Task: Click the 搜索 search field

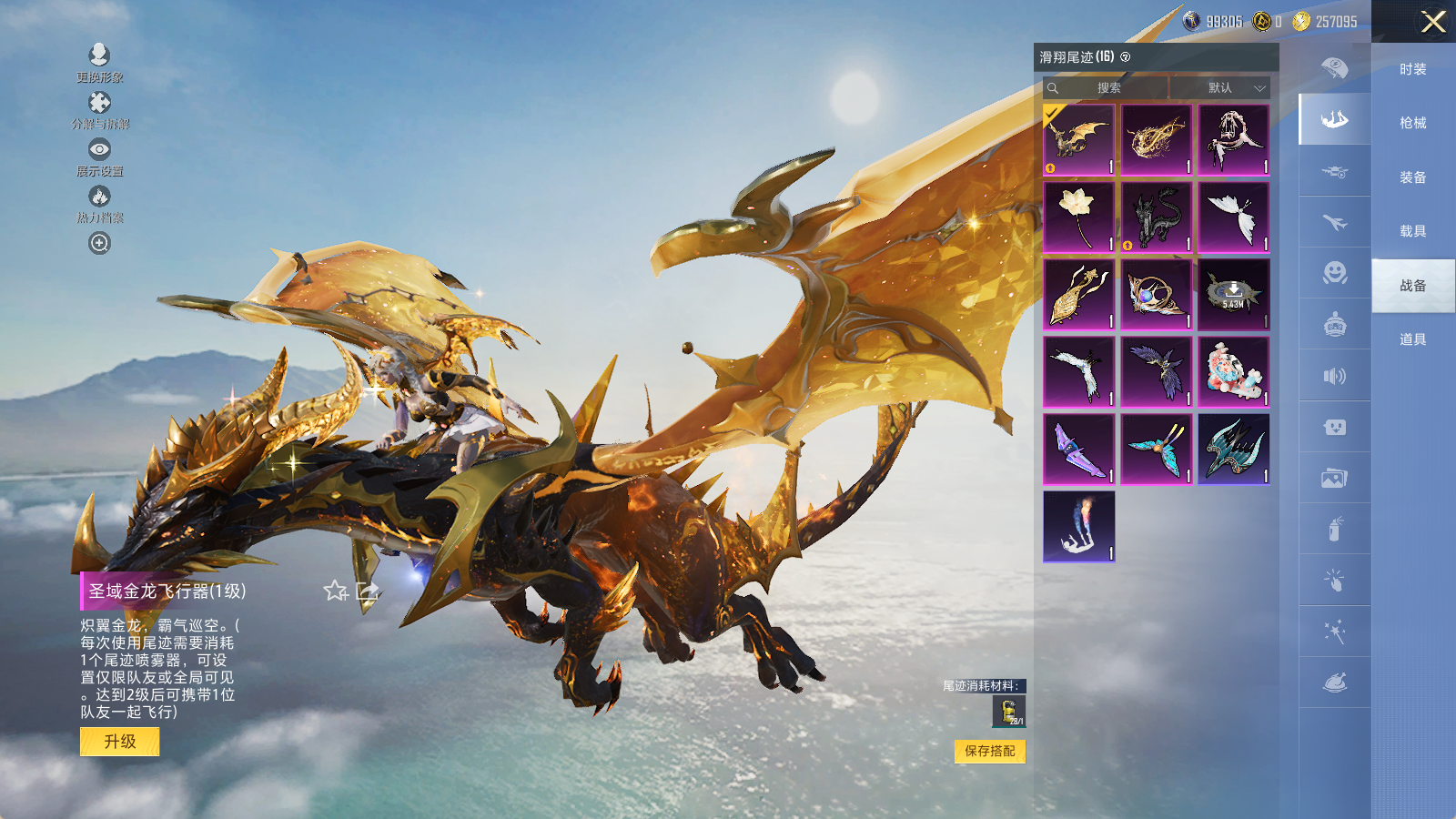Action: (x=1107, y=88)
